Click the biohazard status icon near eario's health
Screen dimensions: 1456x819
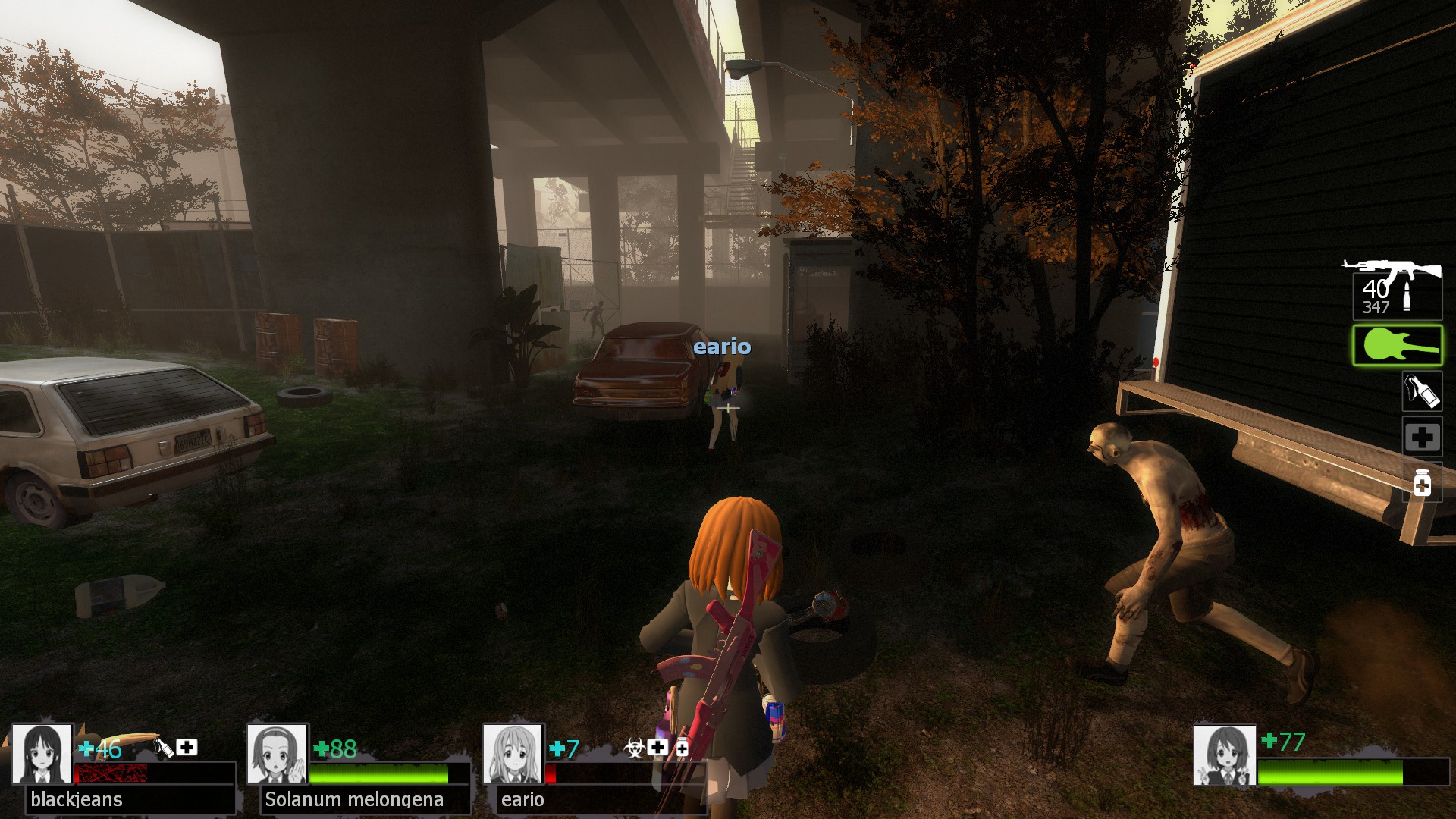coord(634,748)
